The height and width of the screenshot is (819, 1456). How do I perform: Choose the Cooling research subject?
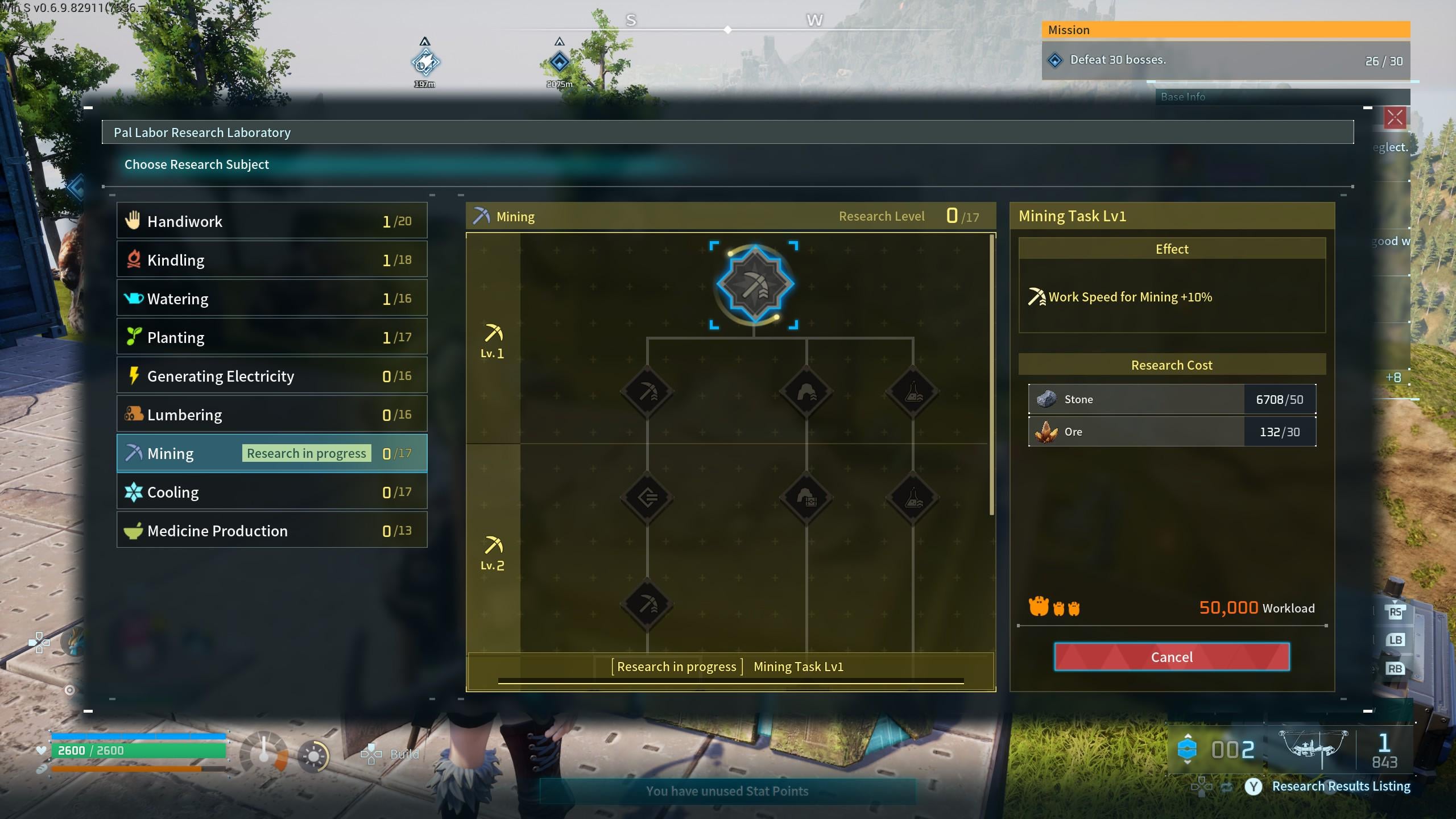pos(272,492)
